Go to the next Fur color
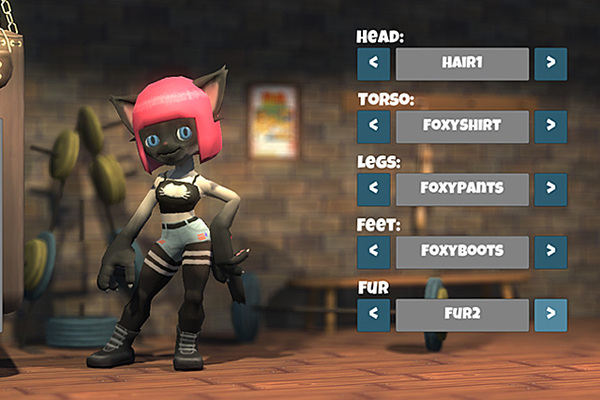This screenshot has width=600, height=400. pos(550,315)
